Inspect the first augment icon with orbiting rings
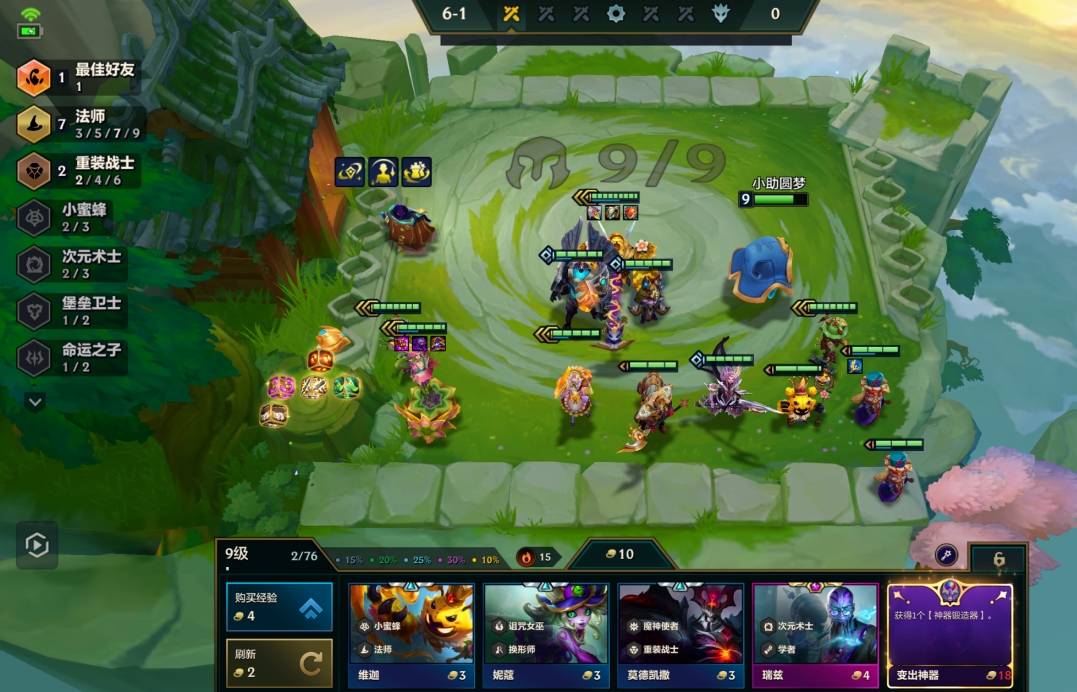1077x692 pixels. [350, 172]
